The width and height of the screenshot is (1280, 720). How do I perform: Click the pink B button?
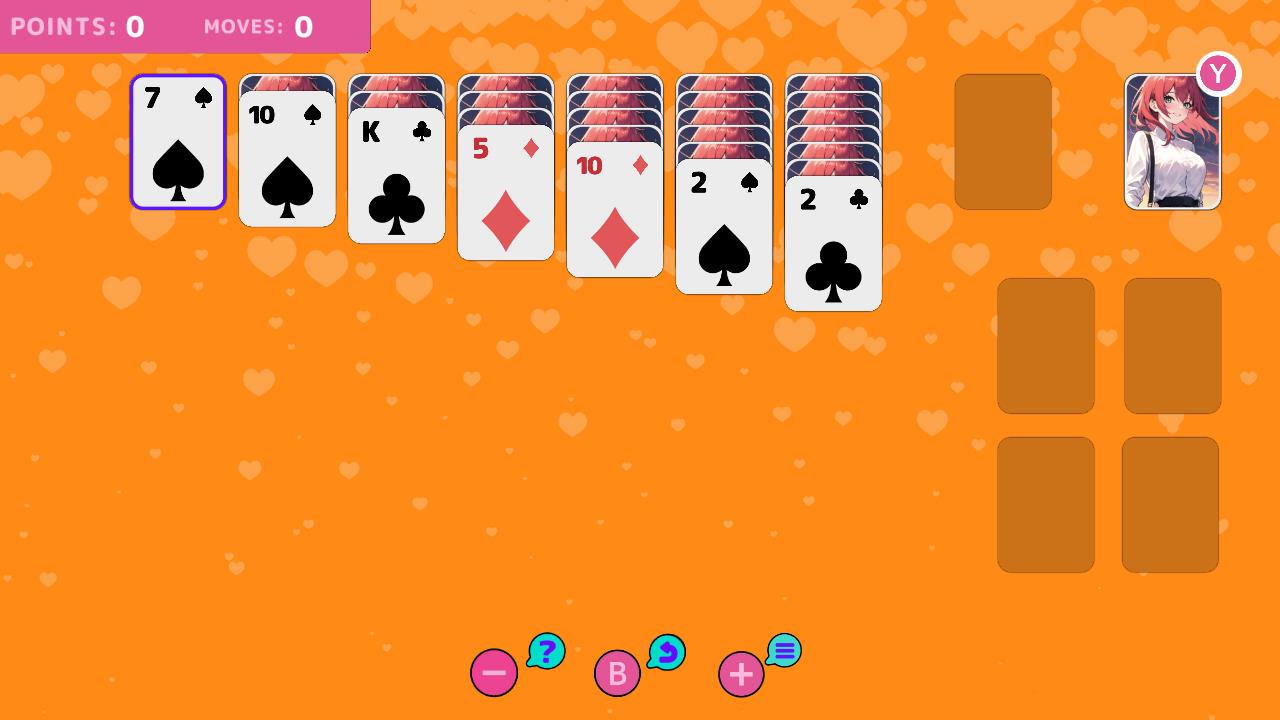pyautogui.click(x=617, y=673)
